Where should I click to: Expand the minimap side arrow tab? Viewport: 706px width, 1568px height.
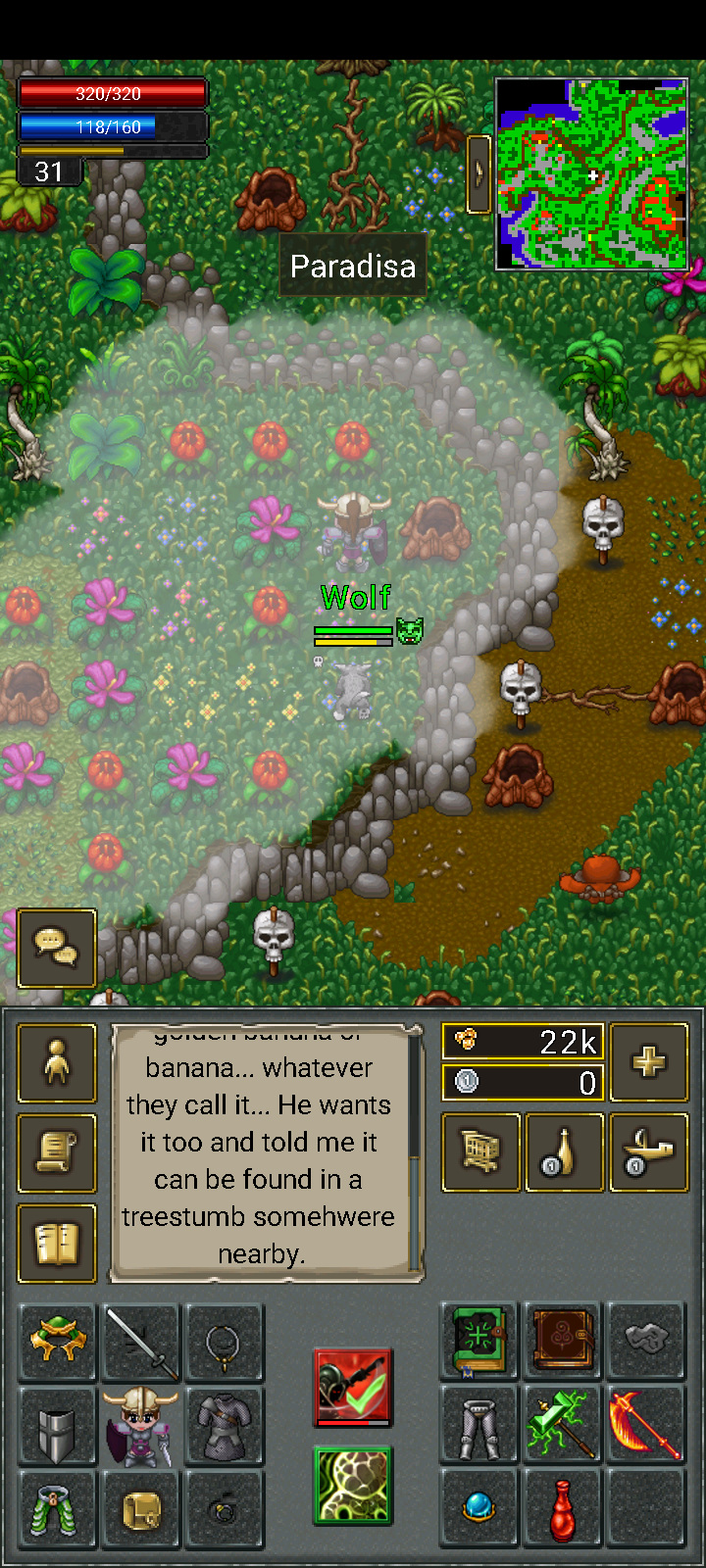479,173
